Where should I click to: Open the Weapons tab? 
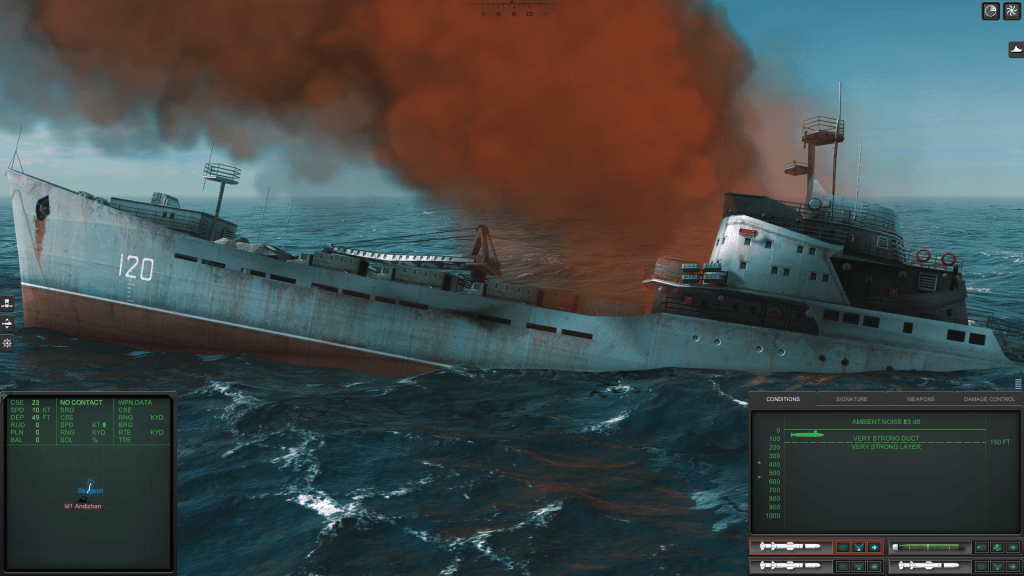920,399
